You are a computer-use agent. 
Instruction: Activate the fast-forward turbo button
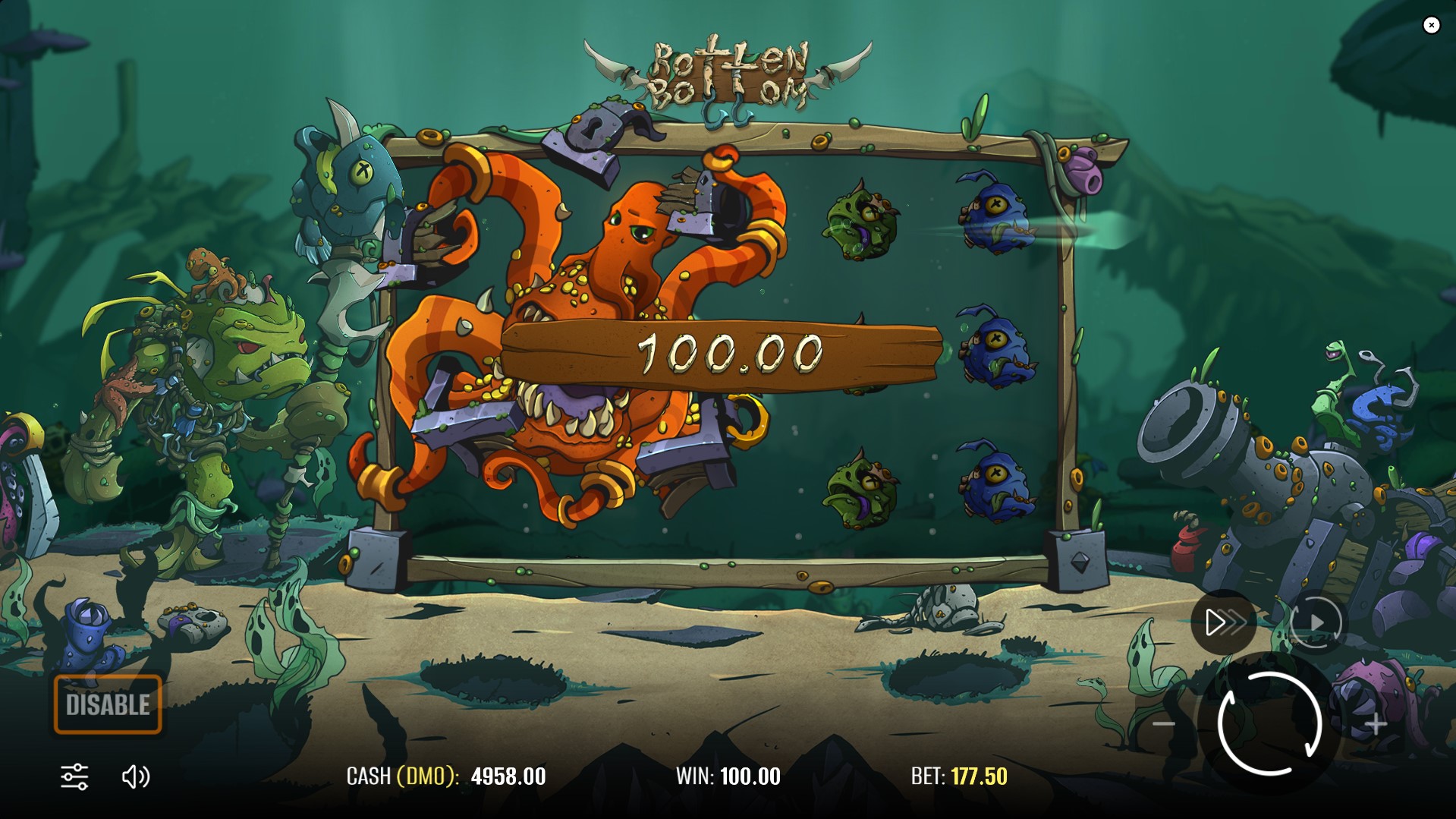point(1224,623)
